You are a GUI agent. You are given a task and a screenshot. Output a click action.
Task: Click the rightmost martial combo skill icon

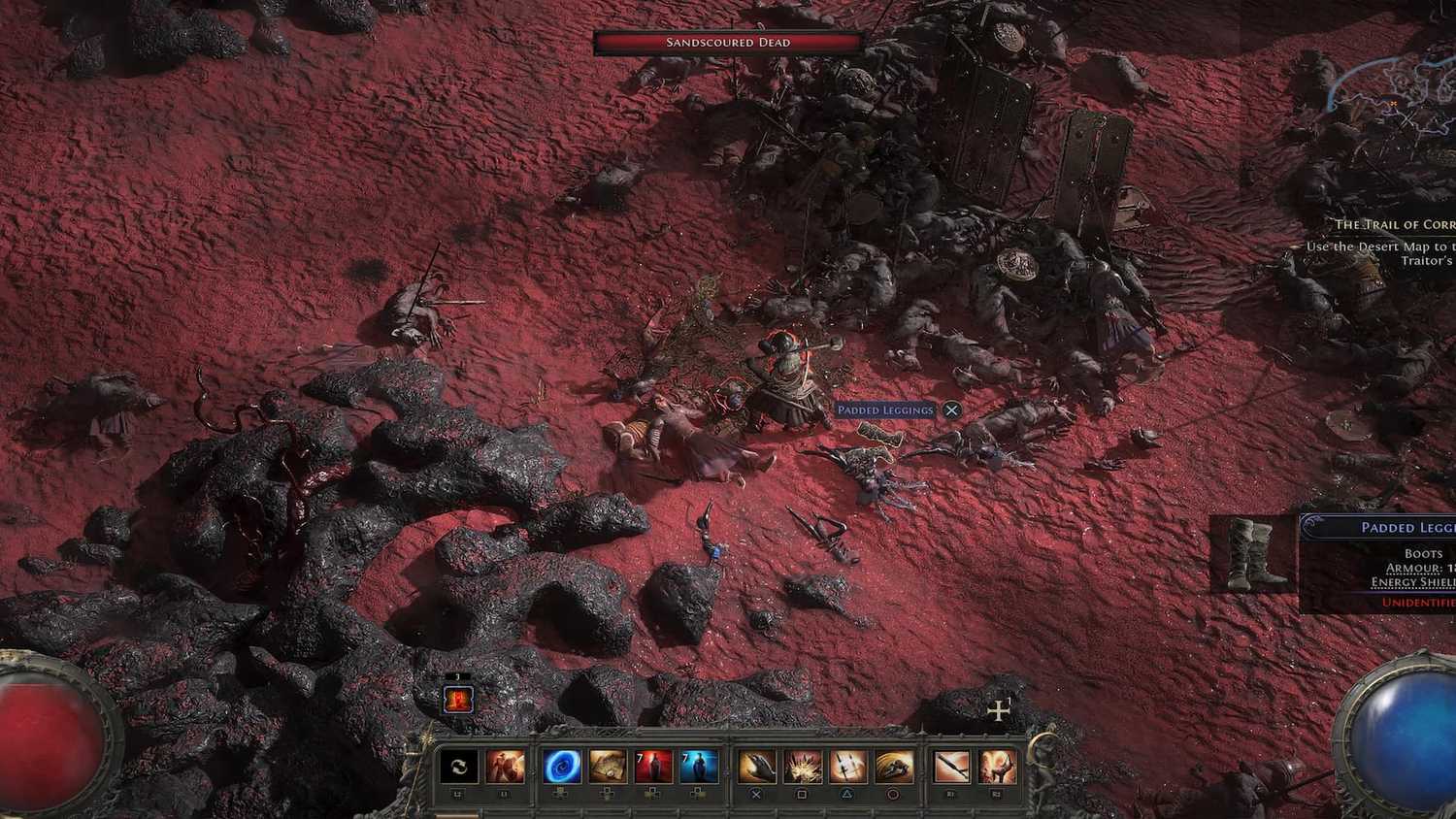click(x=999, y=768)
